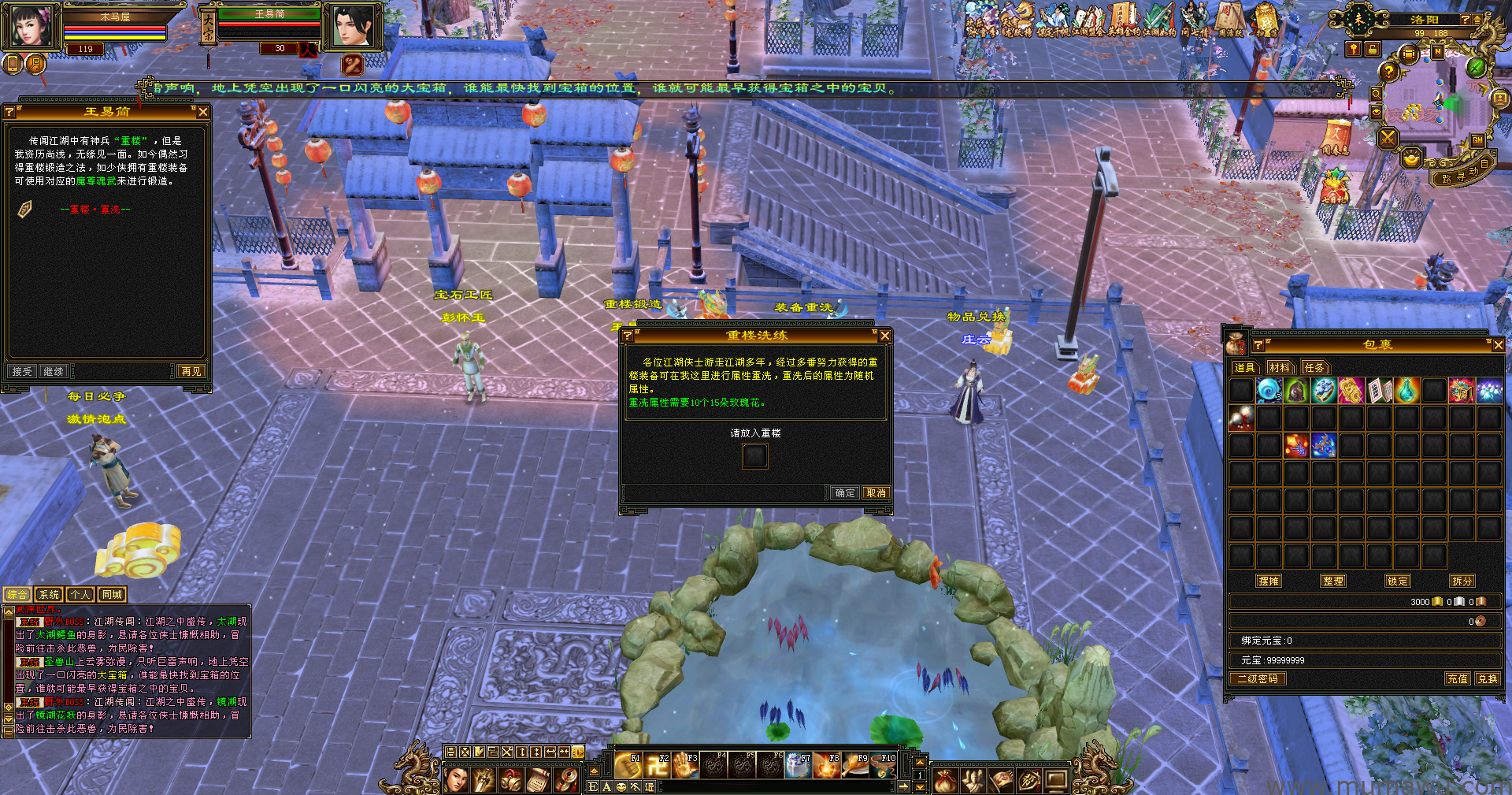Select the blue swirl orb item
Image resolution: width=1512 pixels, height=795 pixels.
1268,390
